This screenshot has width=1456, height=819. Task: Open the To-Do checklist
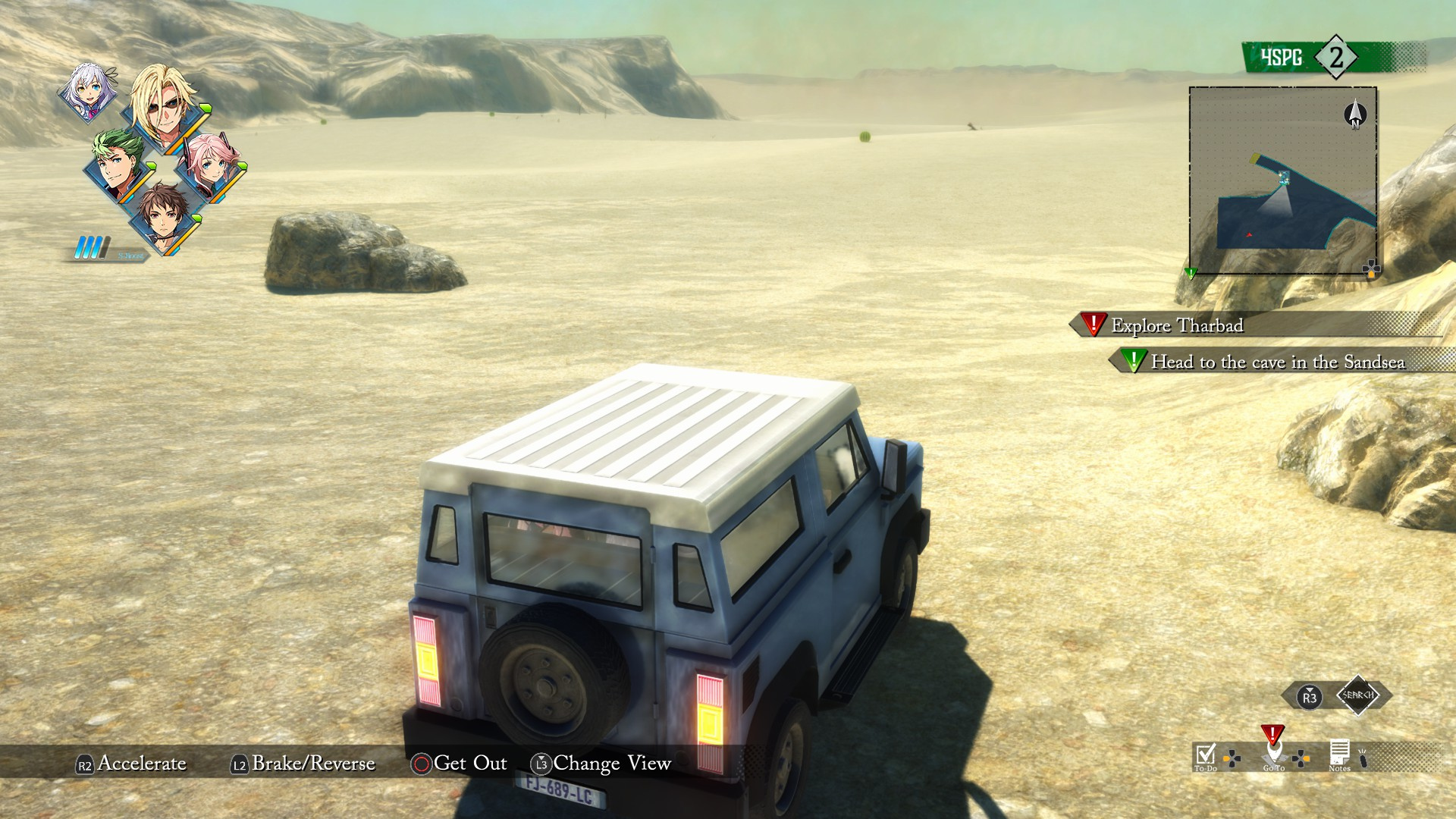[x=1205, y=755]
